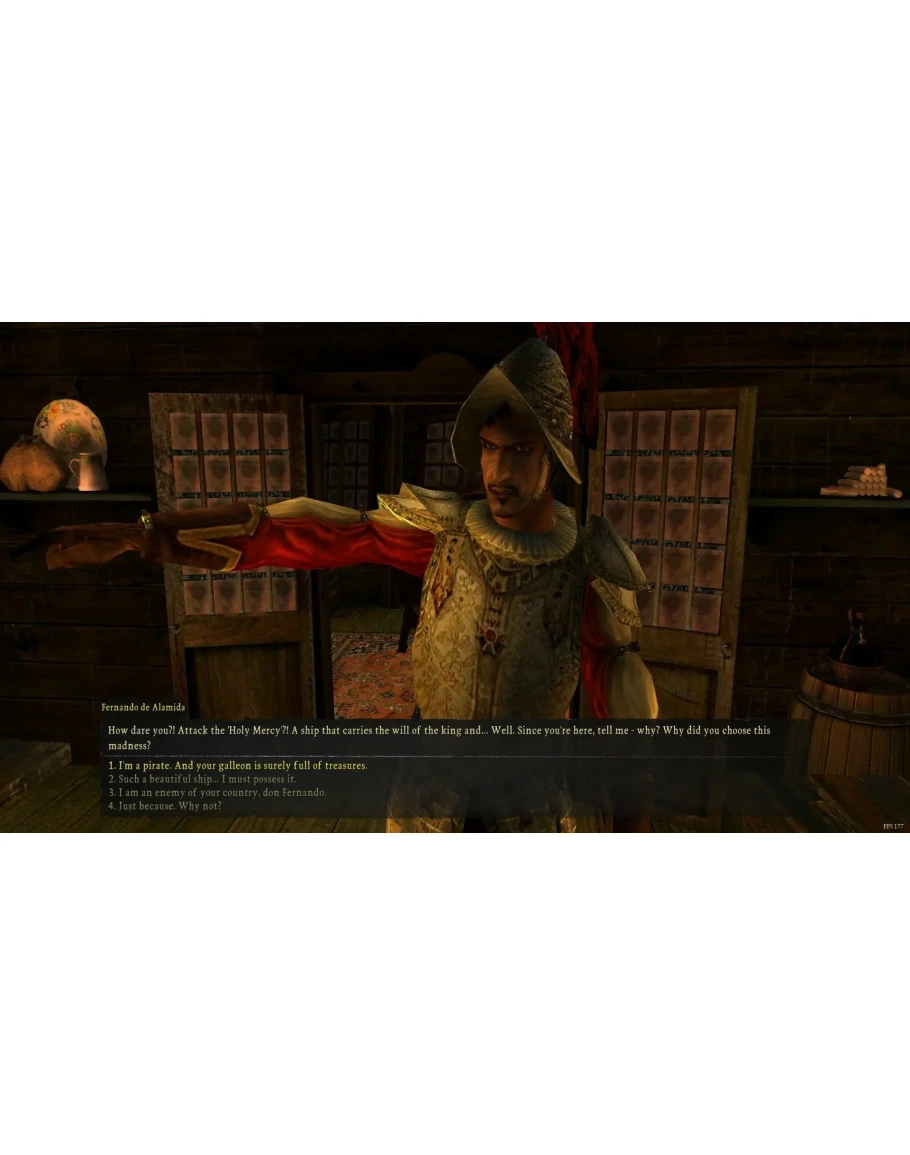Viewport: 910px width, 1155px height.
Task: Choose the "I'm a pirate" reply
Action: tap(238, 766)
